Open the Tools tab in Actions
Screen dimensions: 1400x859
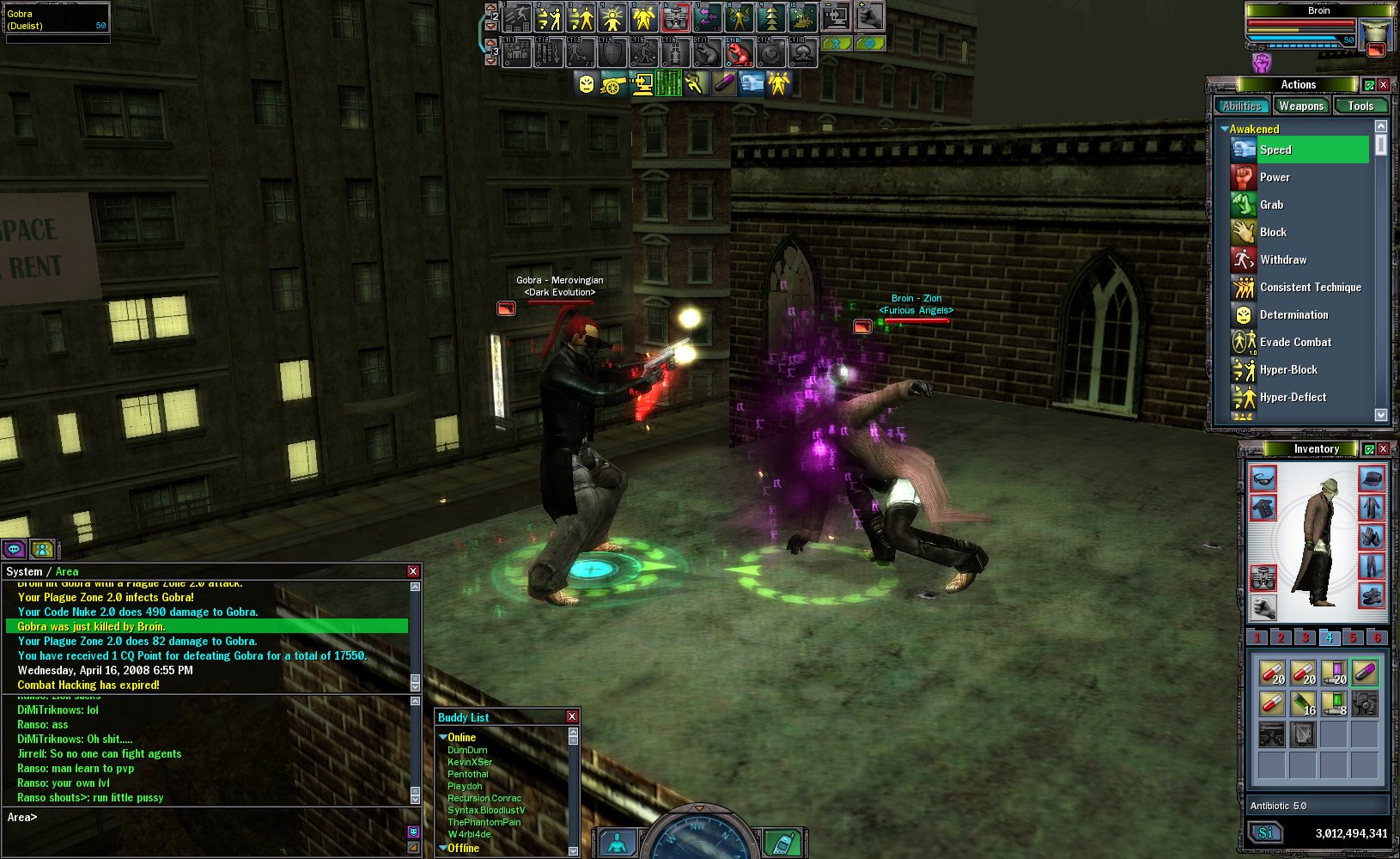coord(1360,106)
